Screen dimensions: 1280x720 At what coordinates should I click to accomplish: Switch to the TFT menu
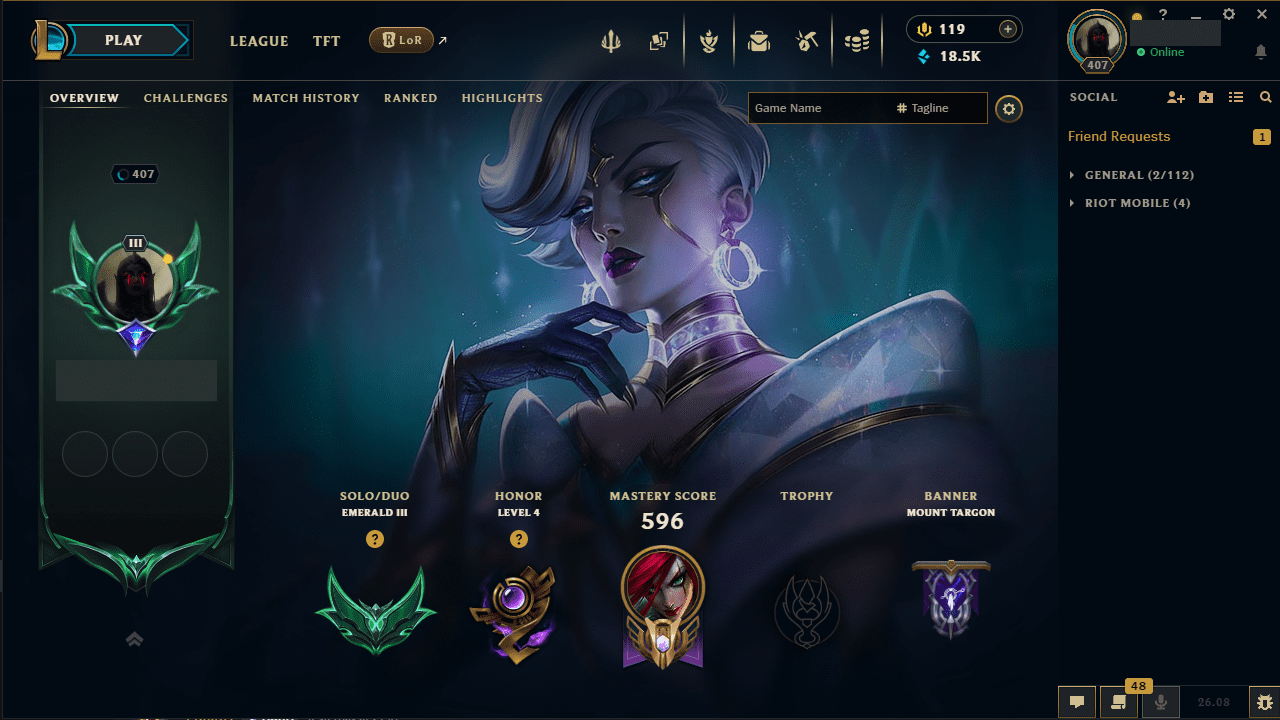pos(326,41)
